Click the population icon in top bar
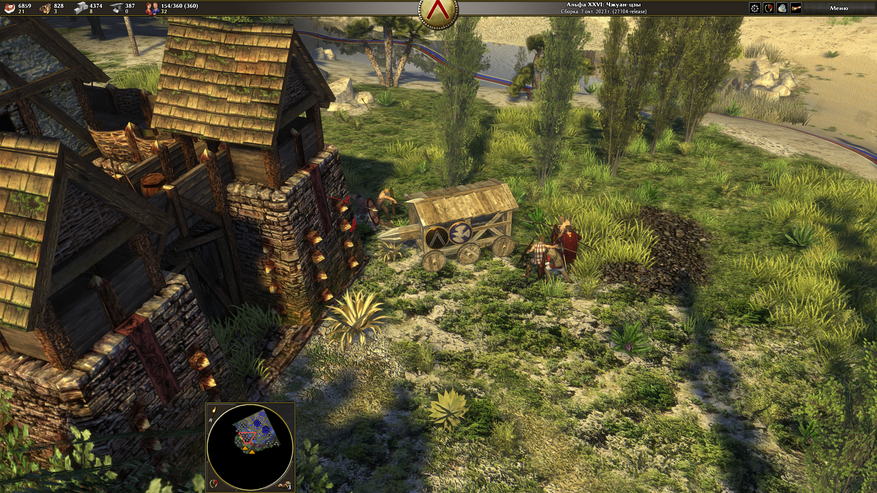 tap(152, 8)
